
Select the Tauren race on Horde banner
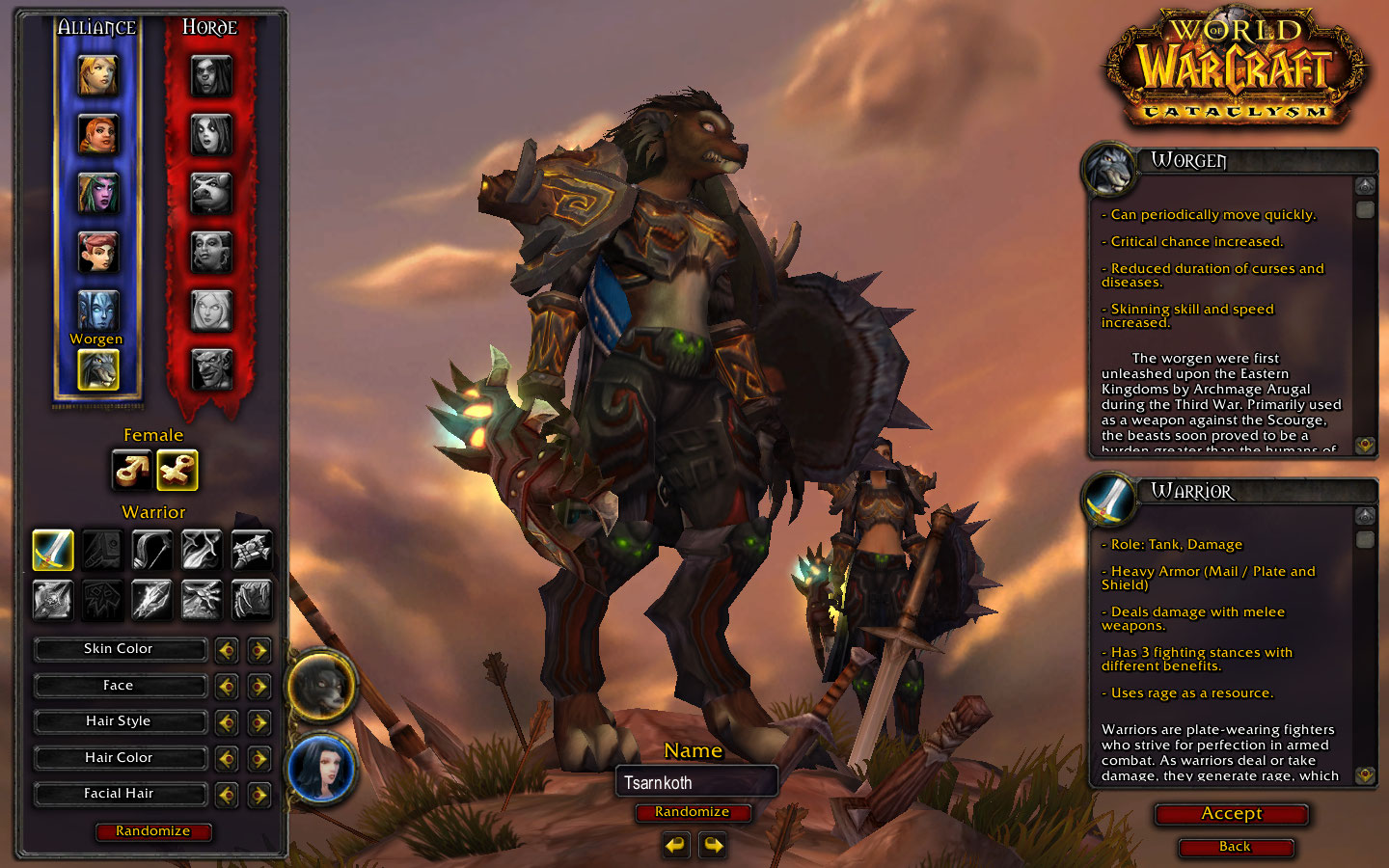(x=210, y=193)
